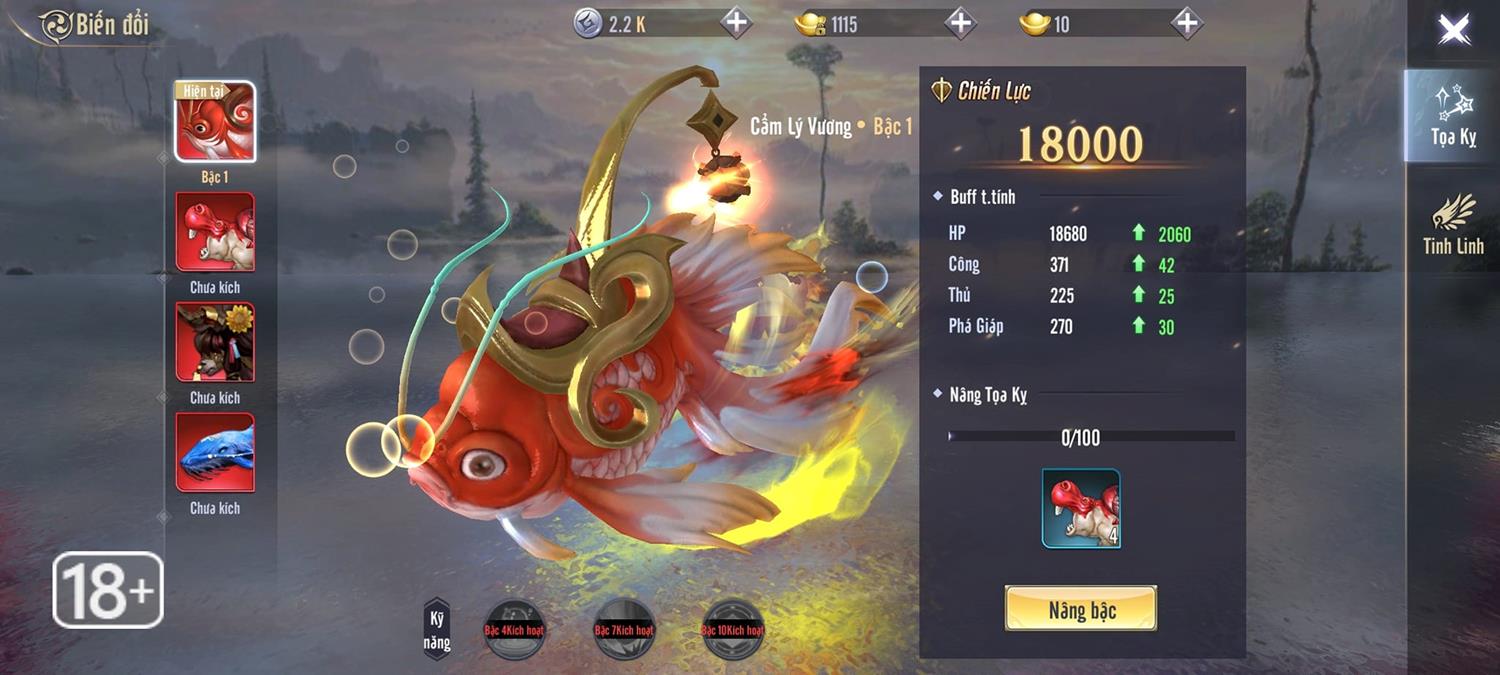Screen dimensions: 1500x675
Task: Switch to the Tọa Kỵ tab
Action: [1453, 116]
